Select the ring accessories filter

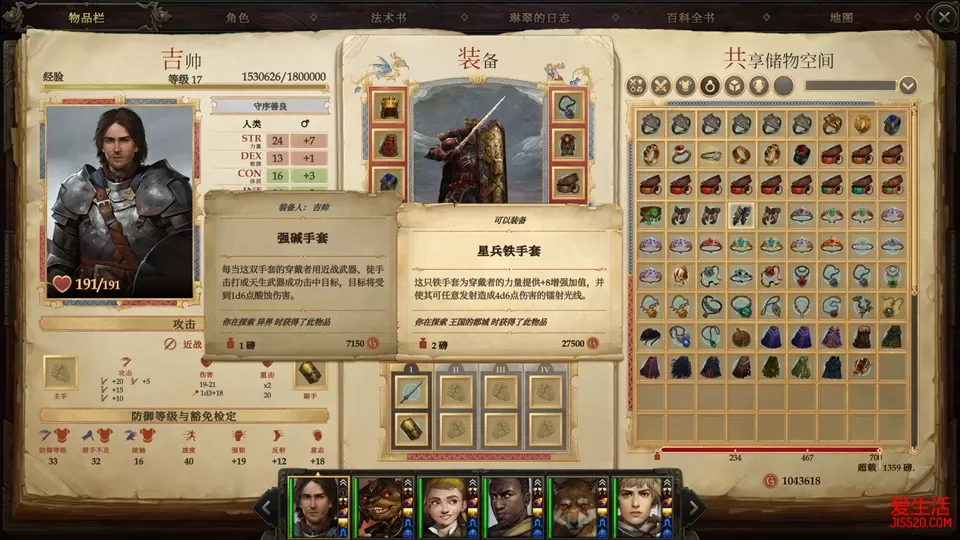pyautogui.click(x=710, y=86)
